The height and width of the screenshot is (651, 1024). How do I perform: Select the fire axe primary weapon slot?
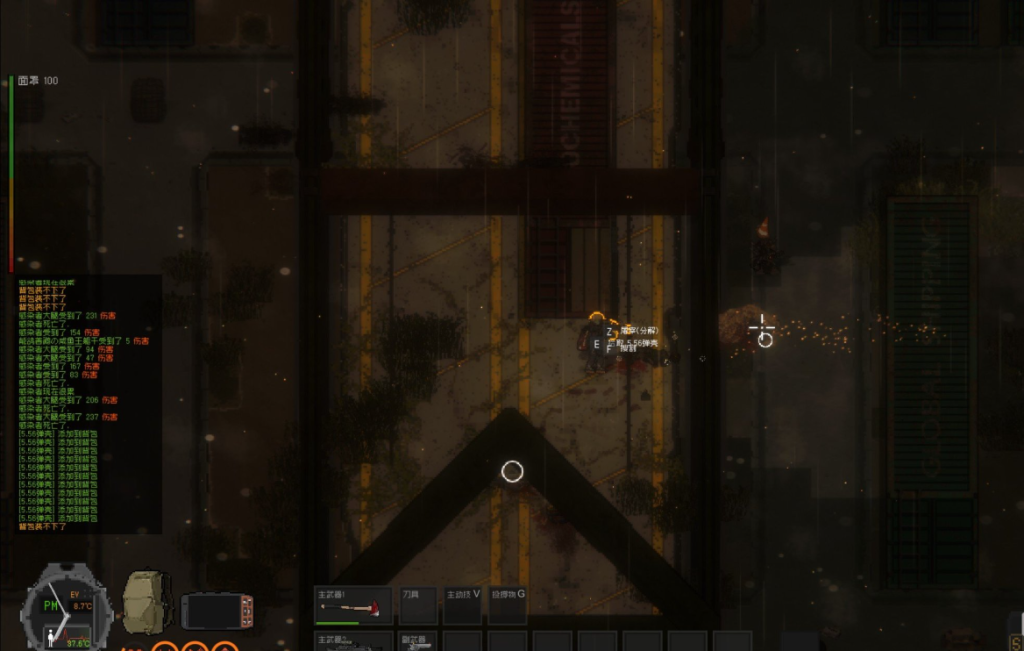(353, 605)
